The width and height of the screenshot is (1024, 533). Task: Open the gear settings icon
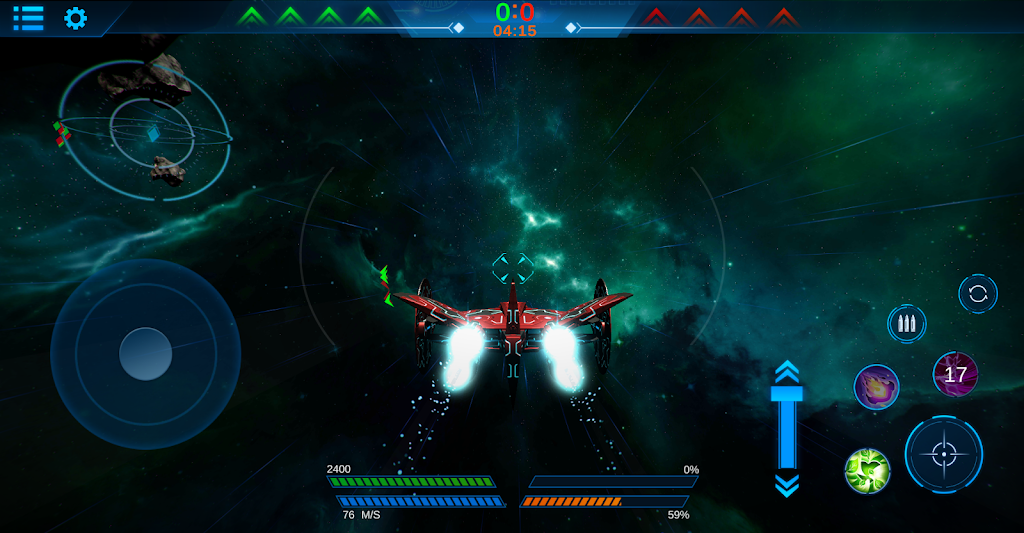point(75,18)
